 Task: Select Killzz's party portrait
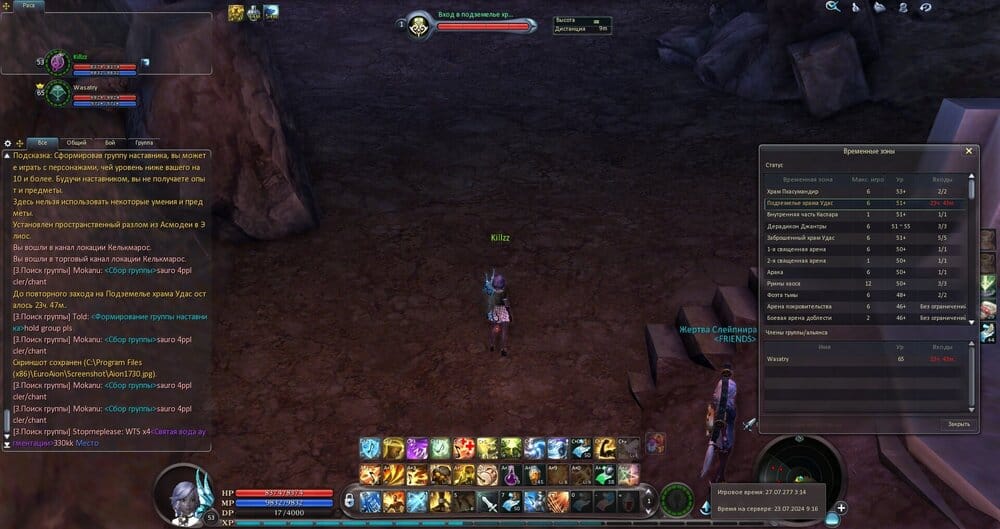57,62
